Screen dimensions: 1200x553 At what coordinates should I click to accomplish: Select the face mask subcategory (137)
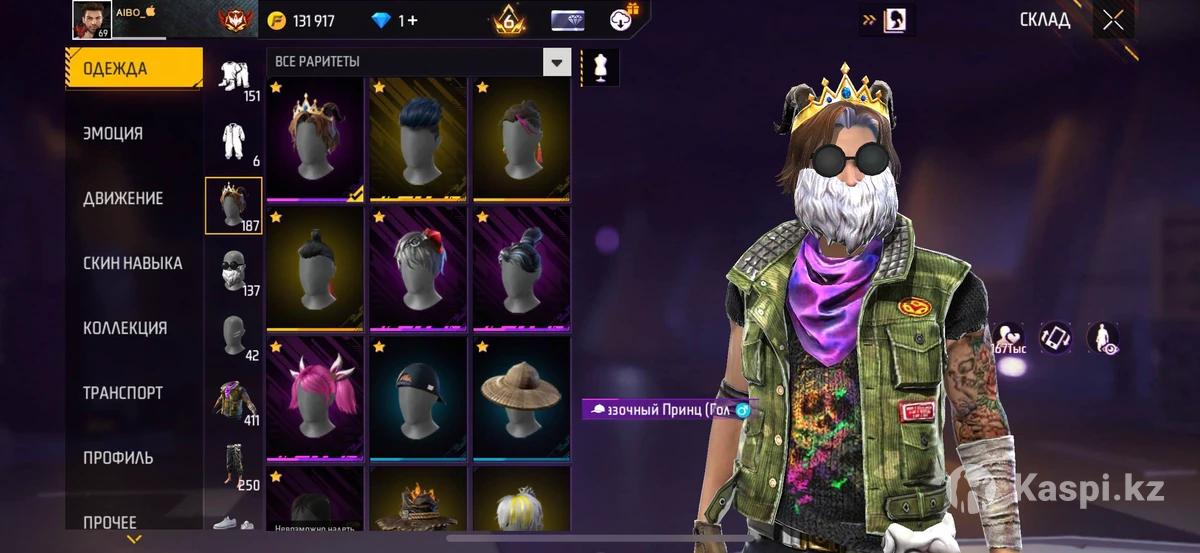click(235, 271)
